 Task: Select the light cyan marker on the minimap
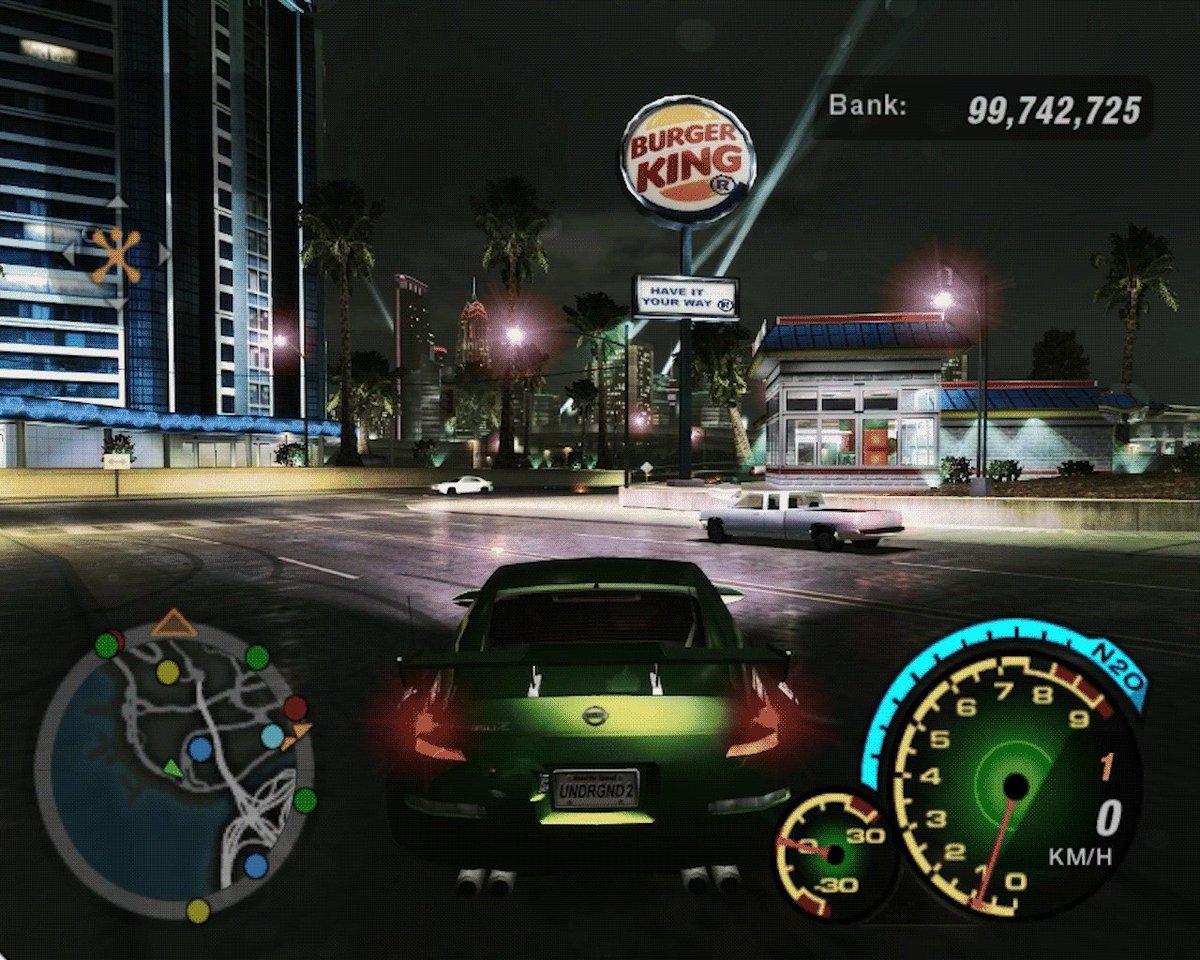(x=271, y=737)
